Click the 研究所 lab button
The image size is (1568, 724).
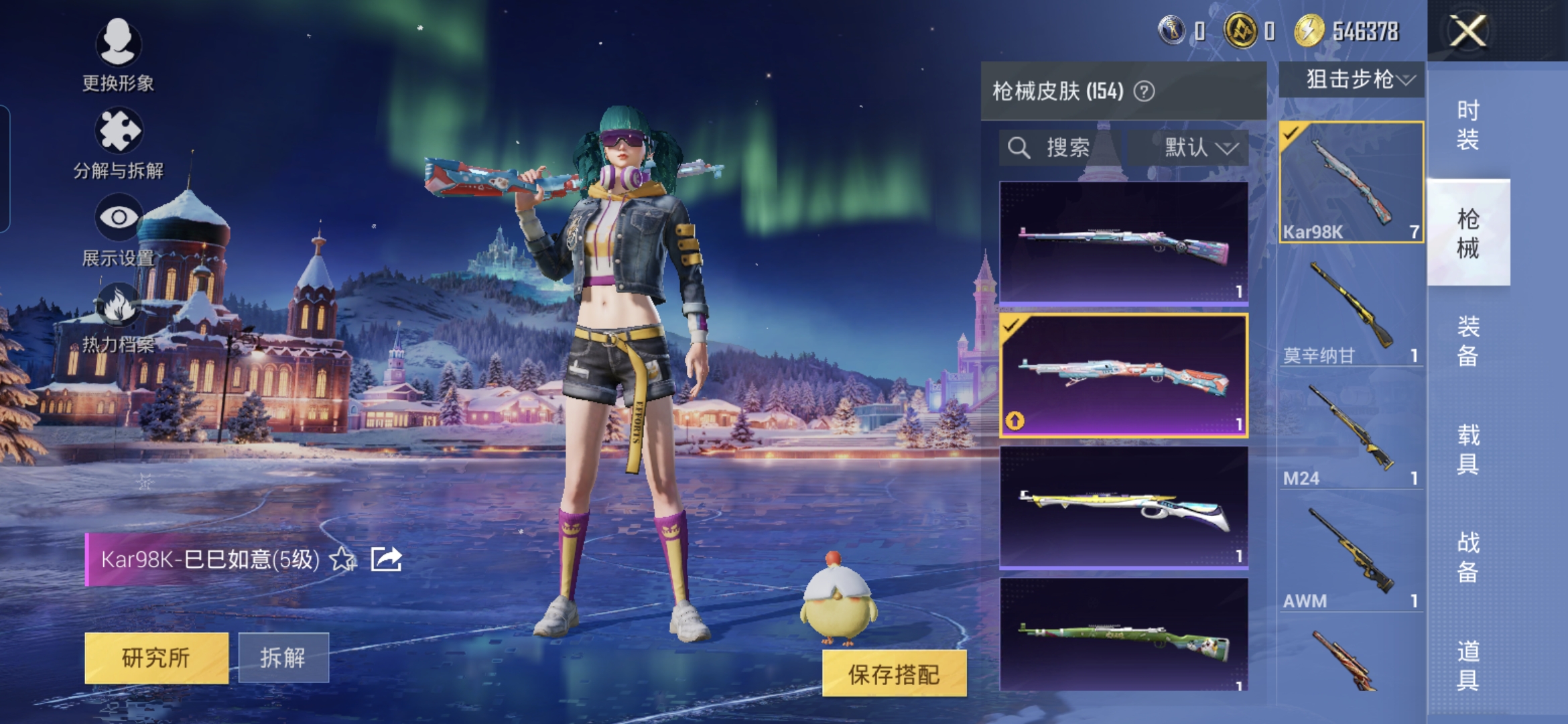coord(156,658)
